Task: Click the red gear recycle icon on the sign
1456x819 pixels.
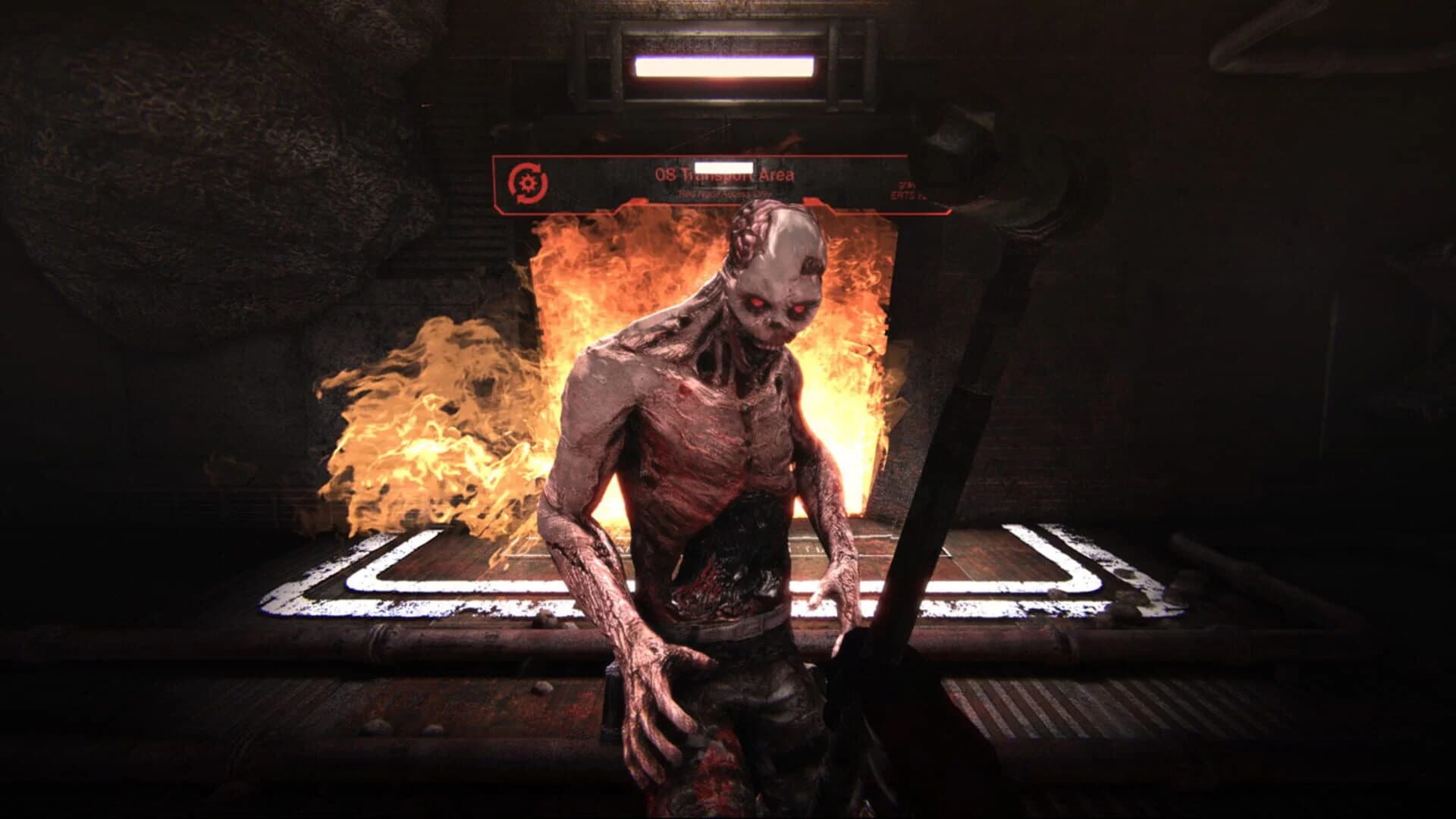Action: pyautogui.click(x=529, y=183)
